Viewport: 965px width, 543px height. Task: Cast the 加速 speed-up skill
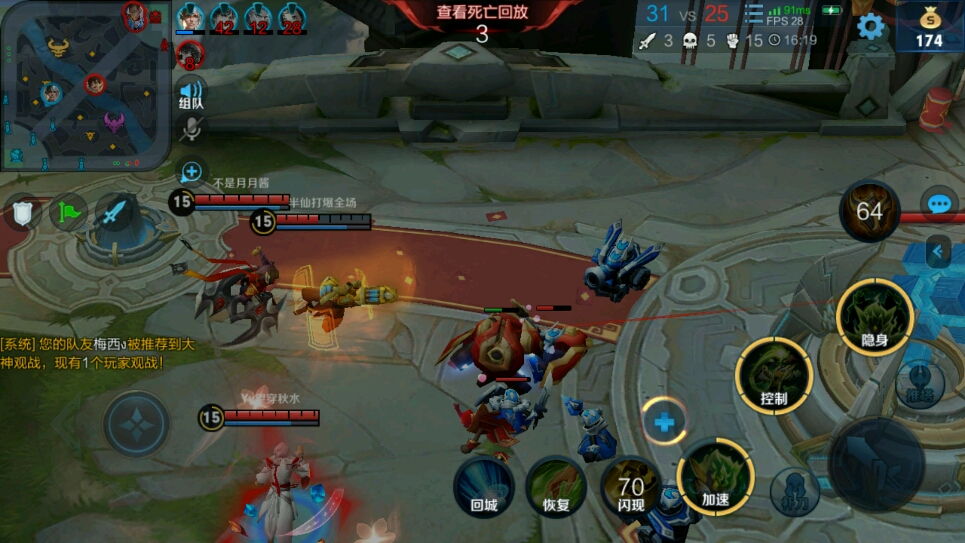coord(715,476)
